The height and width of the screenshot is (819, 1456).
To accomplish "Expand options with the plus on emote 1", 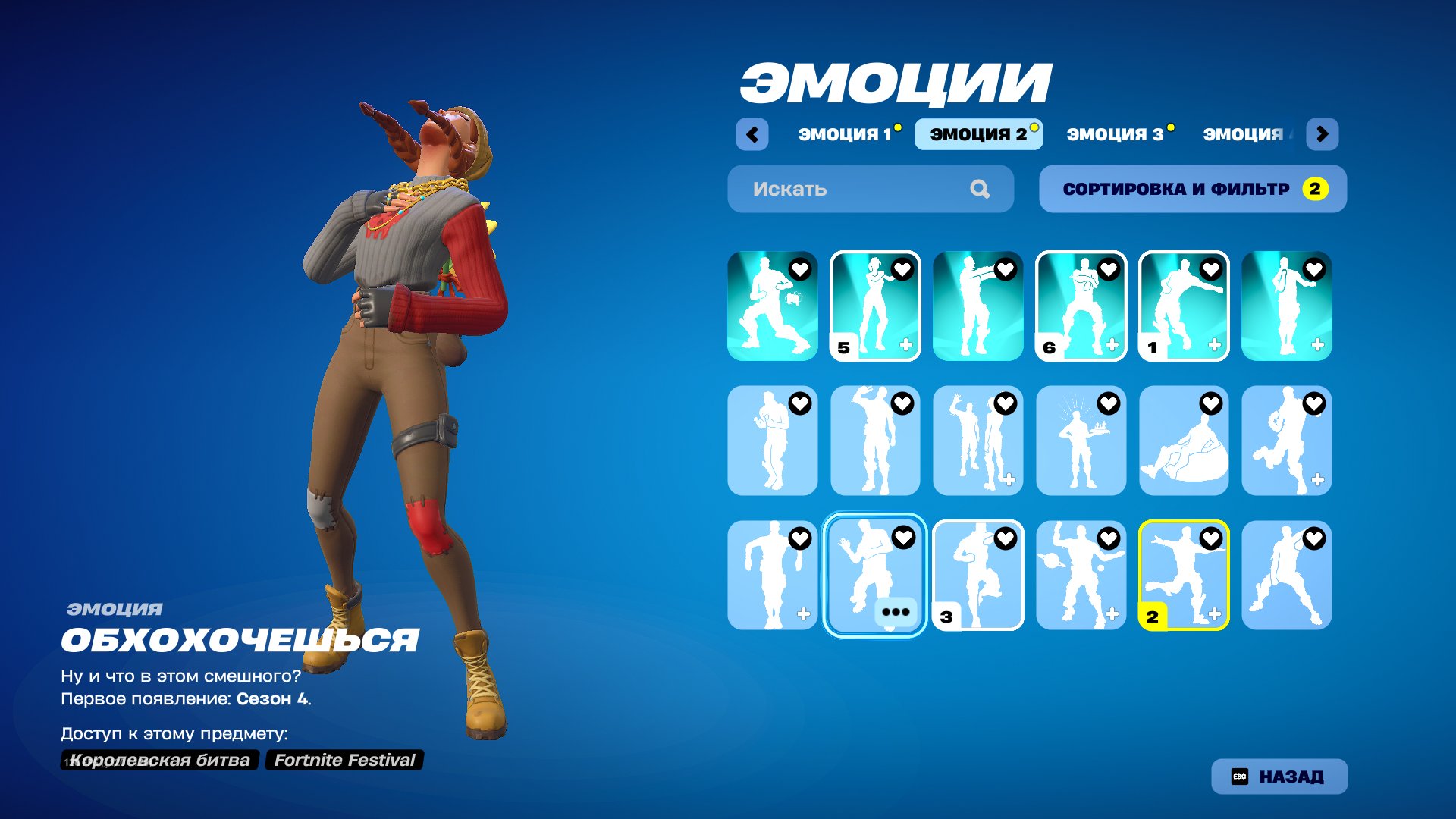I will click(1213, 345).
